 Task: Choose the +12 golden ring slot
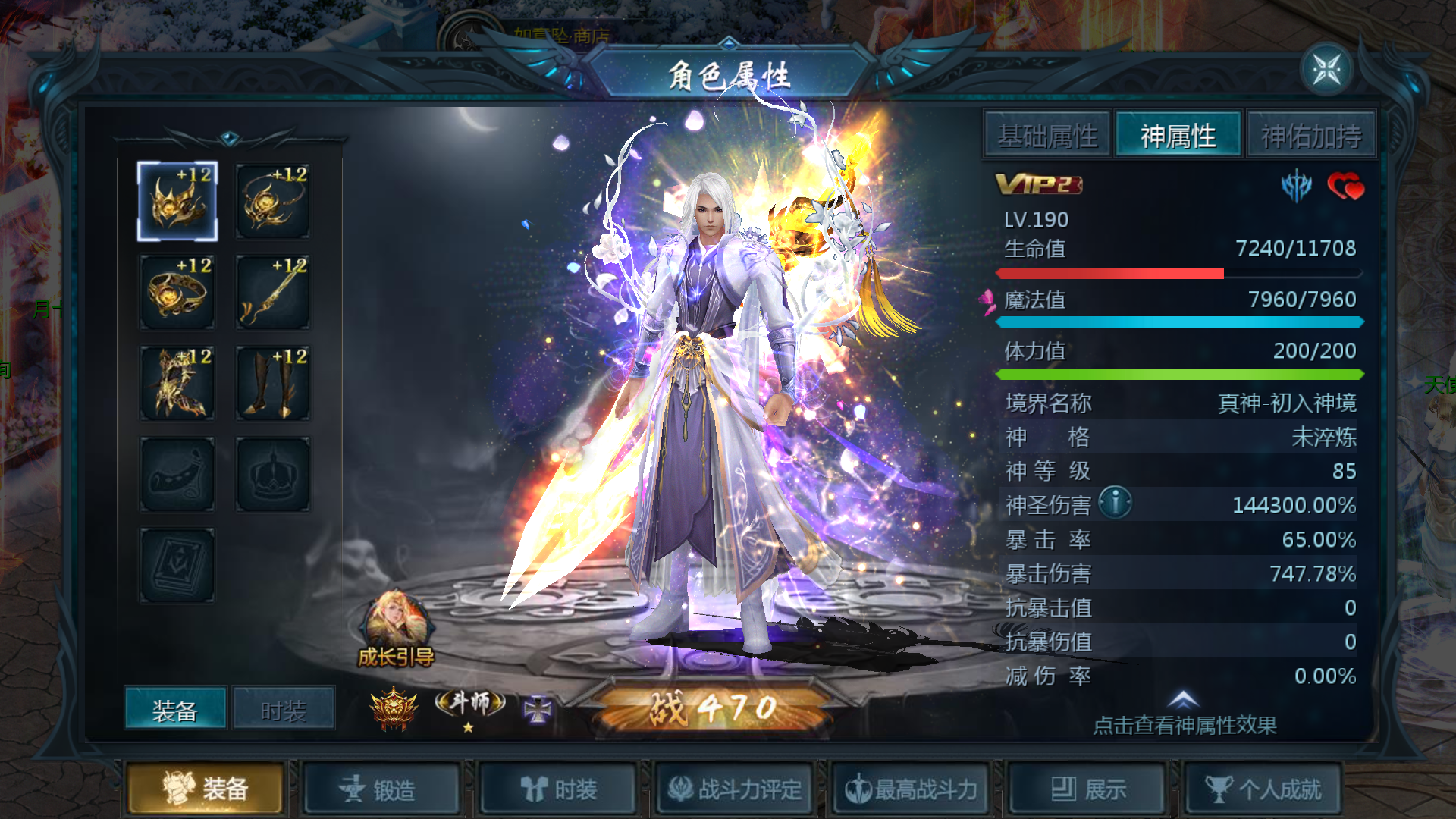pyautogui.click(x=177, y=293)
